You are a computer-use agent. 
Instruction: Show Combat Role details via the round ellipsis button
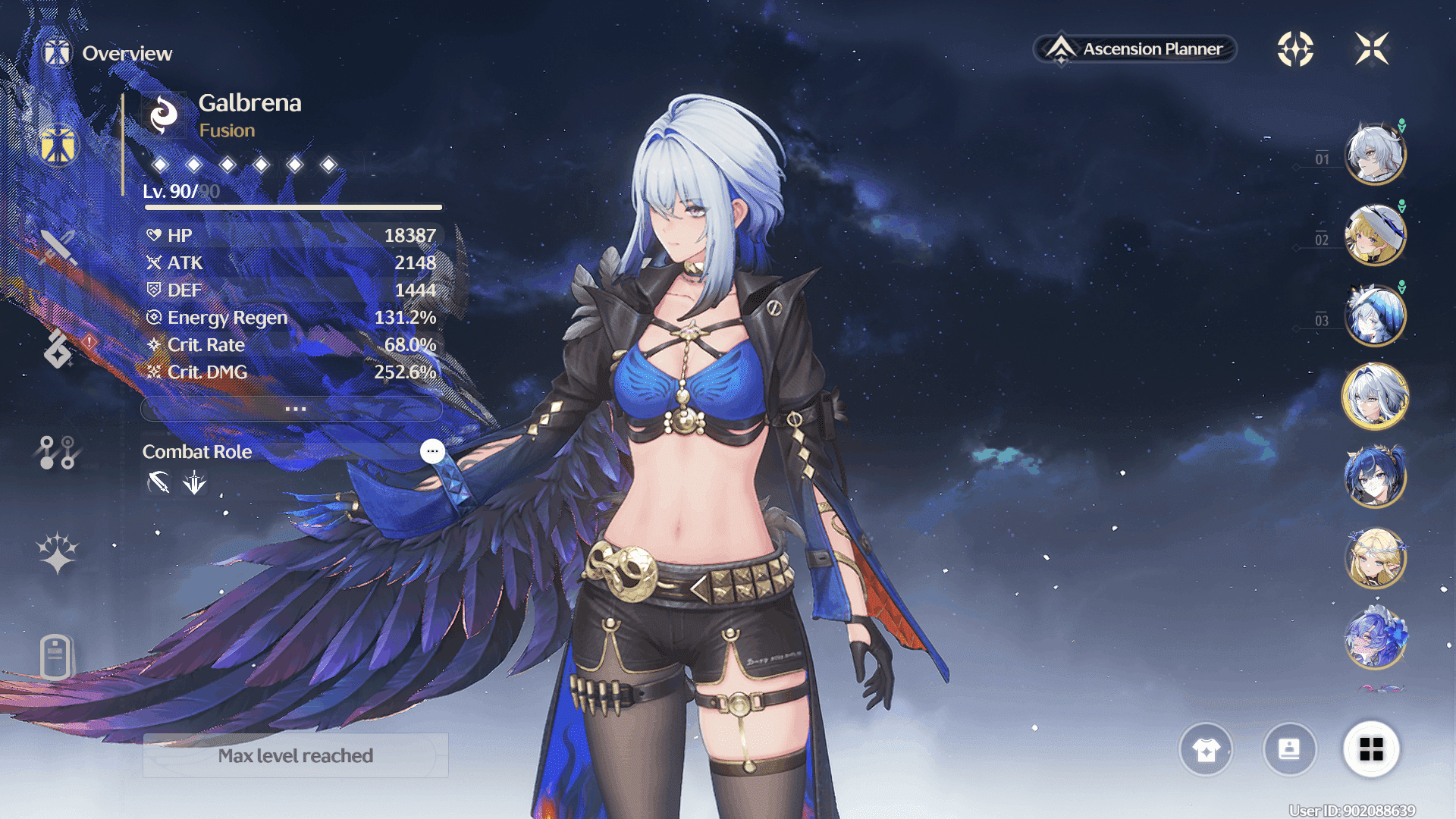(x=432, y=451)
